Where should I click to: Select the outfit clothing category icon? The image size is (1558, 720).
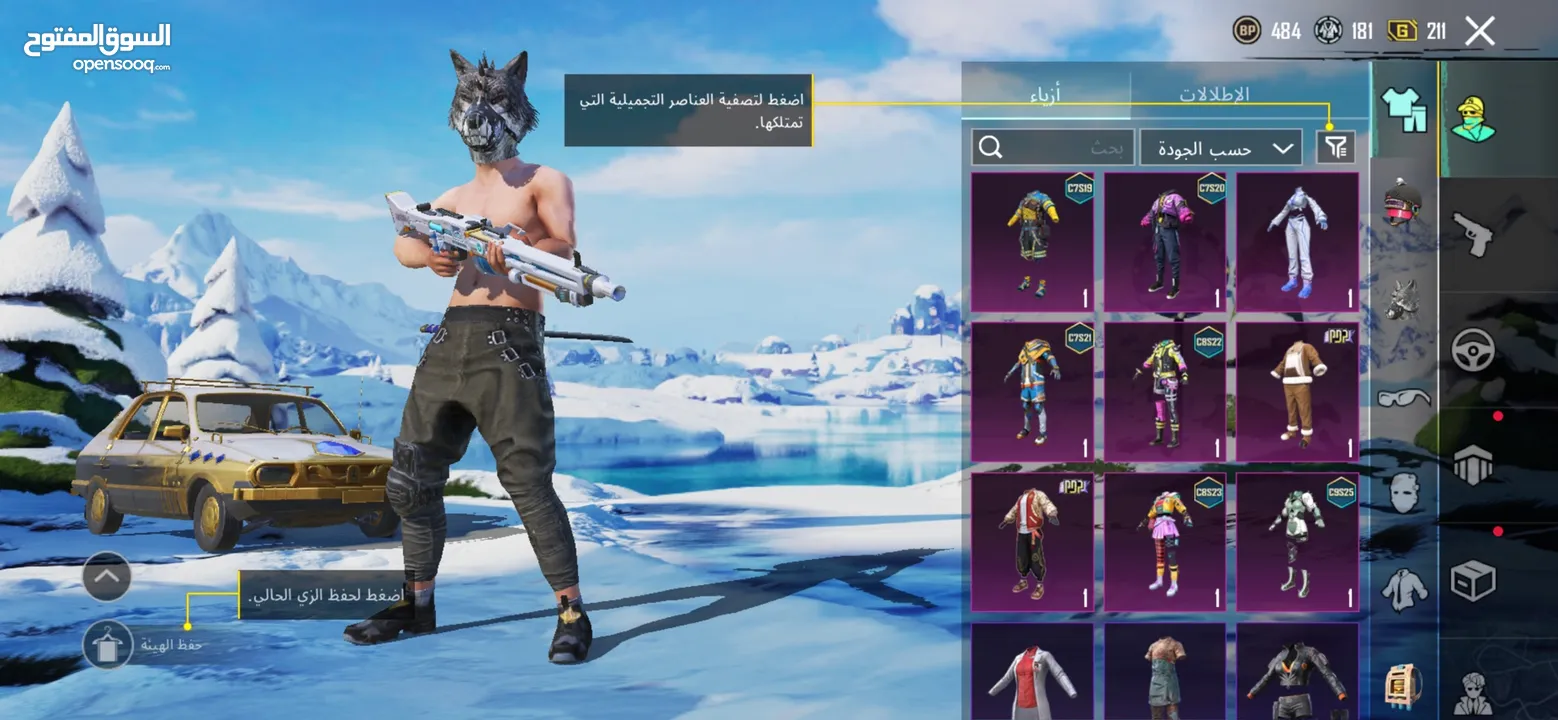click(1404, 110)
